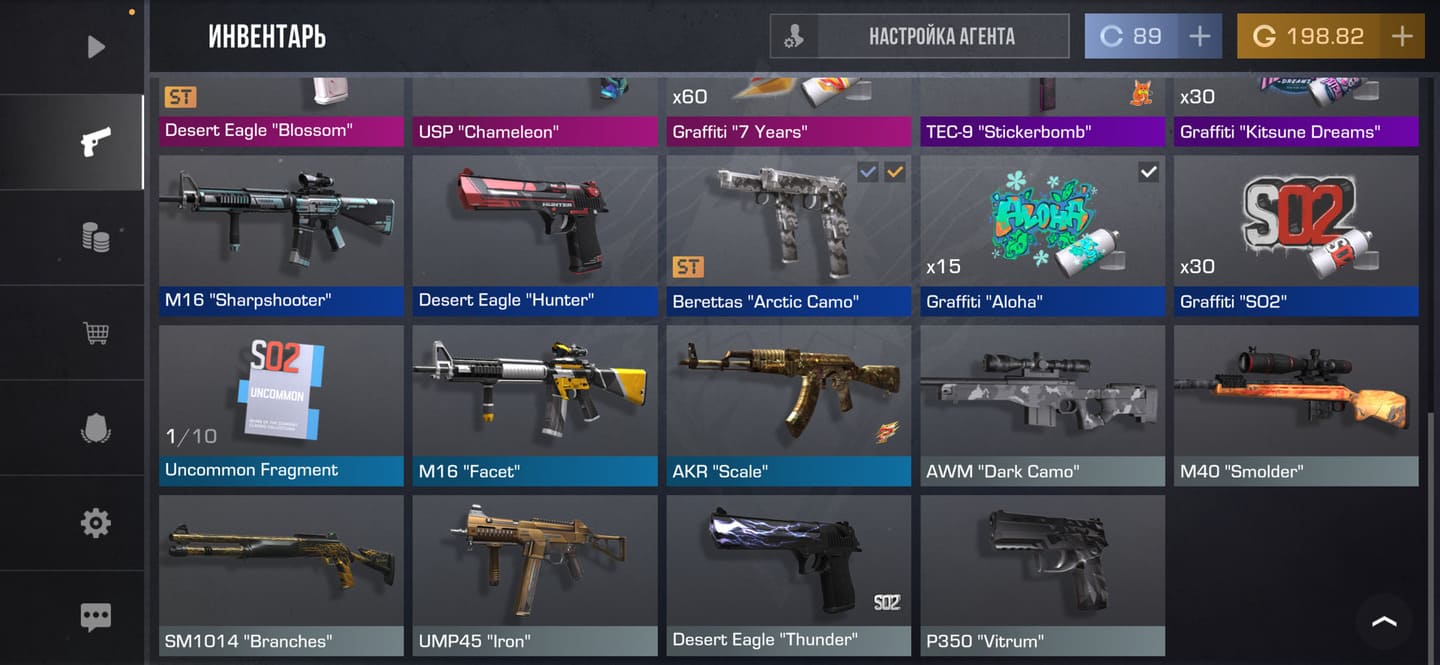Switch to the coins marketplace tab

(x=95, y=237)
